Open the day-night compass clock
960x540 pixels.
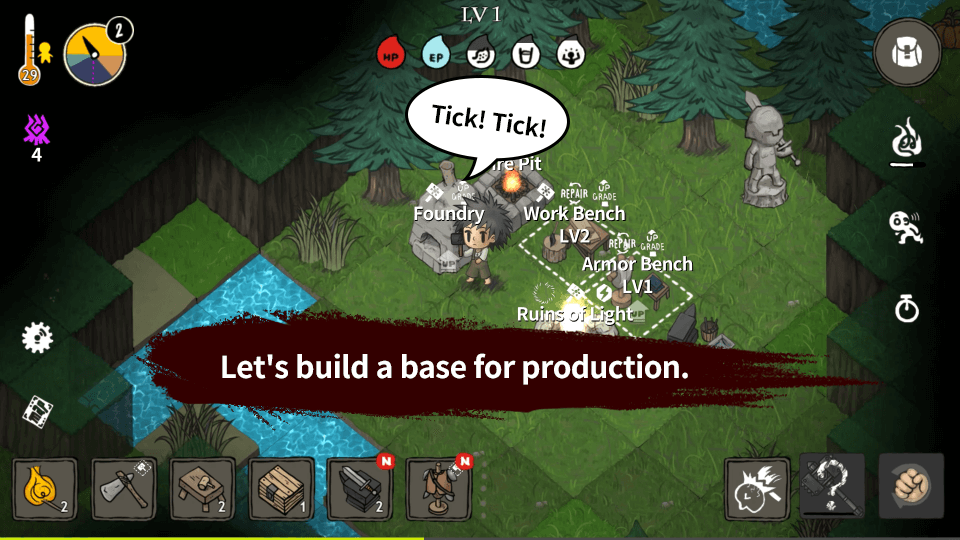click(x=96, y=55)
